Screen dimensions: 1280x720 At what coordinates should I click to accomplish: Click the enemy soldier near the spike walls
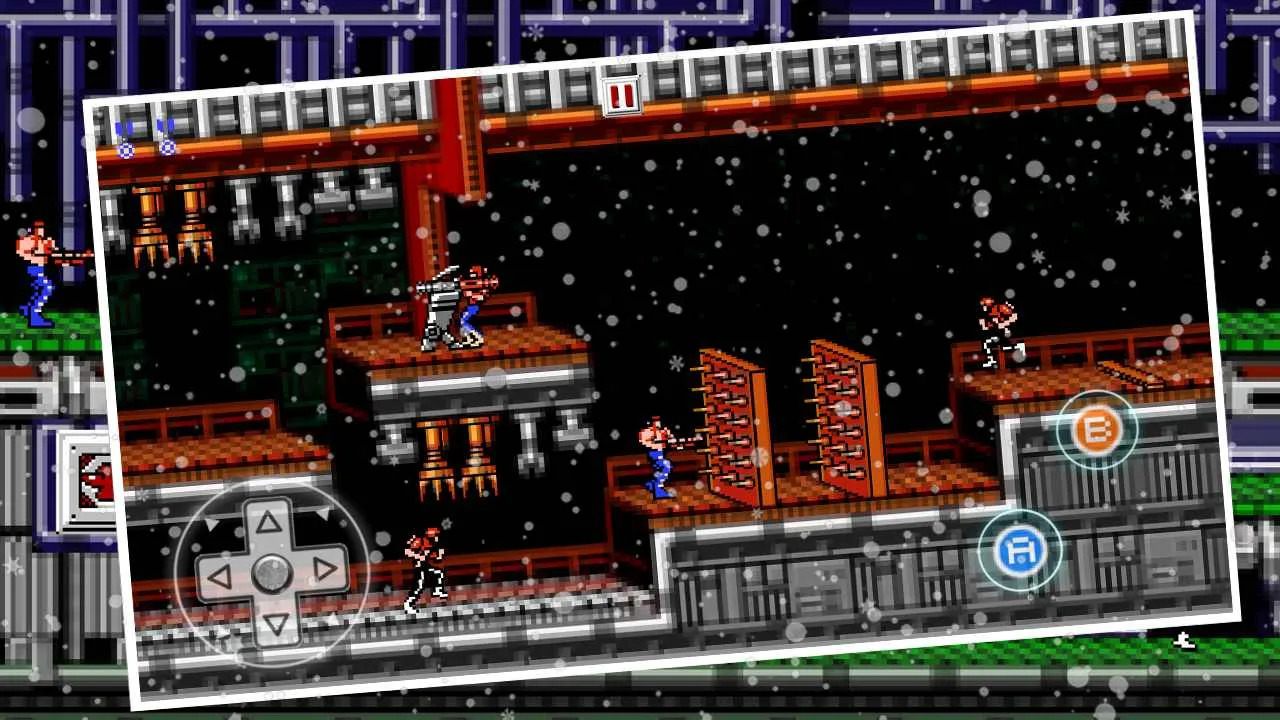click(x=660, y=455)
